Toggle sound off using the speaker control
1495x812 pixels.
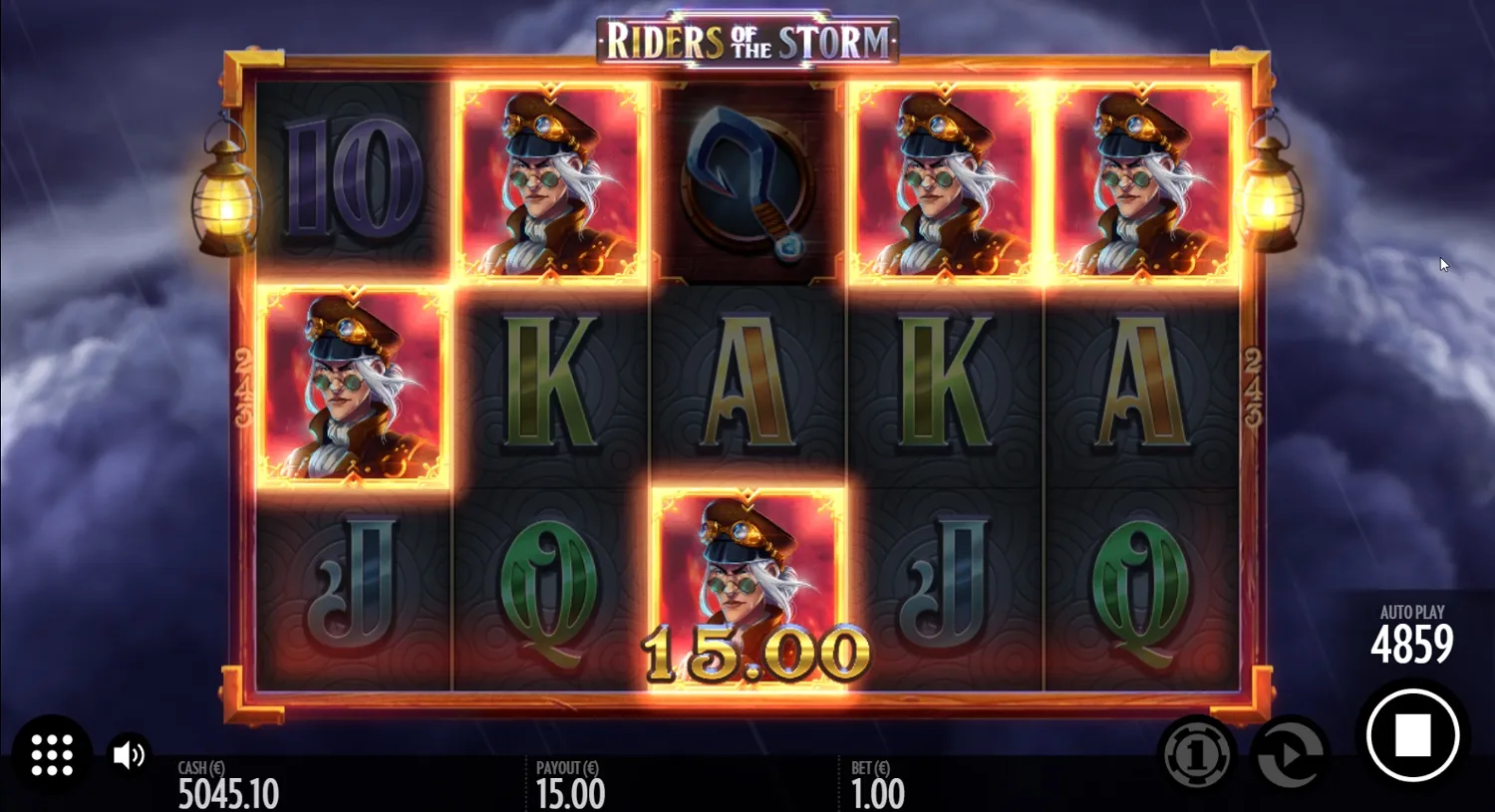(x=128, y=754)
